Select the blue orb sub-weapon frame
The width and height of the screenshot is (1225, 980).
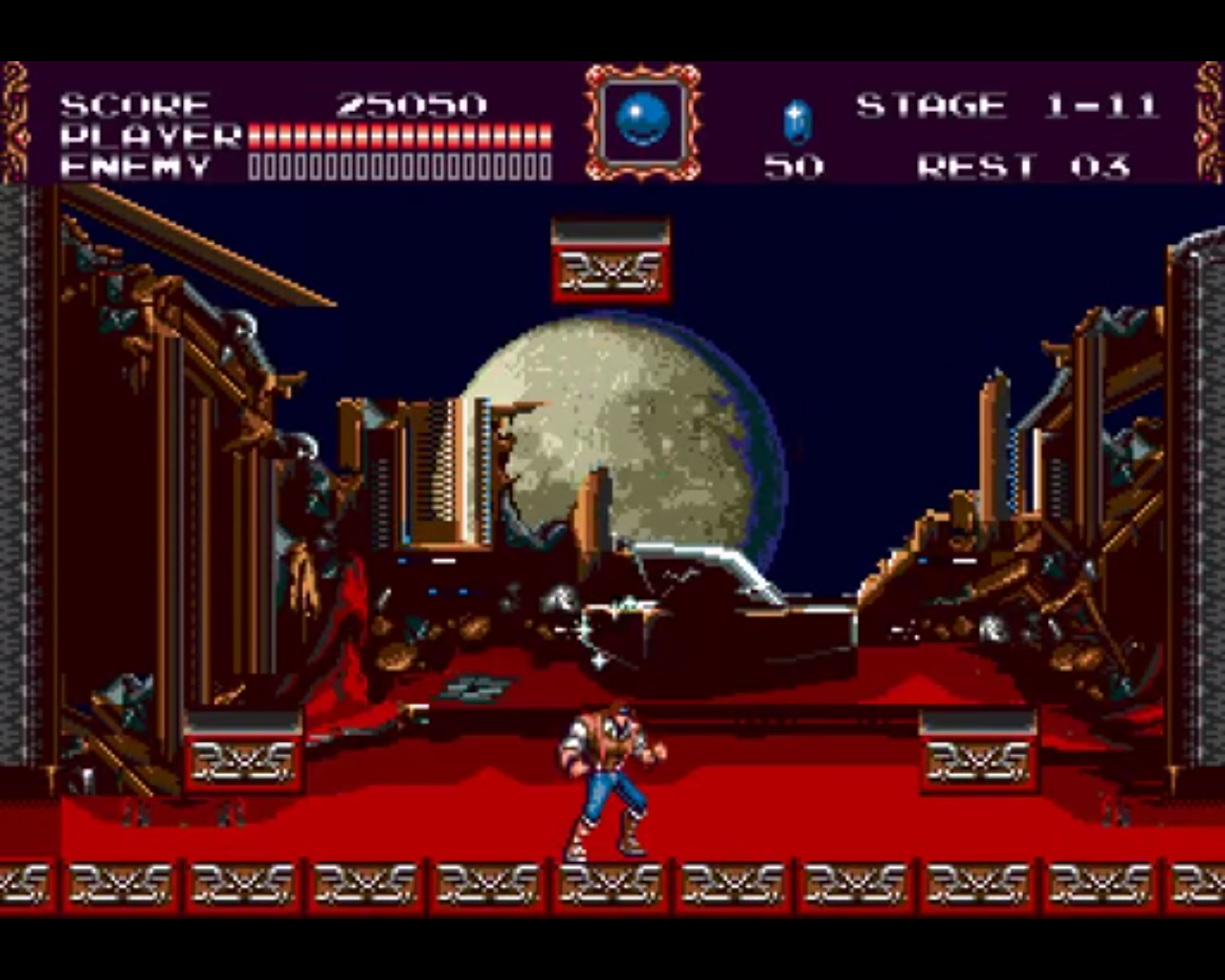coord(642,122)
